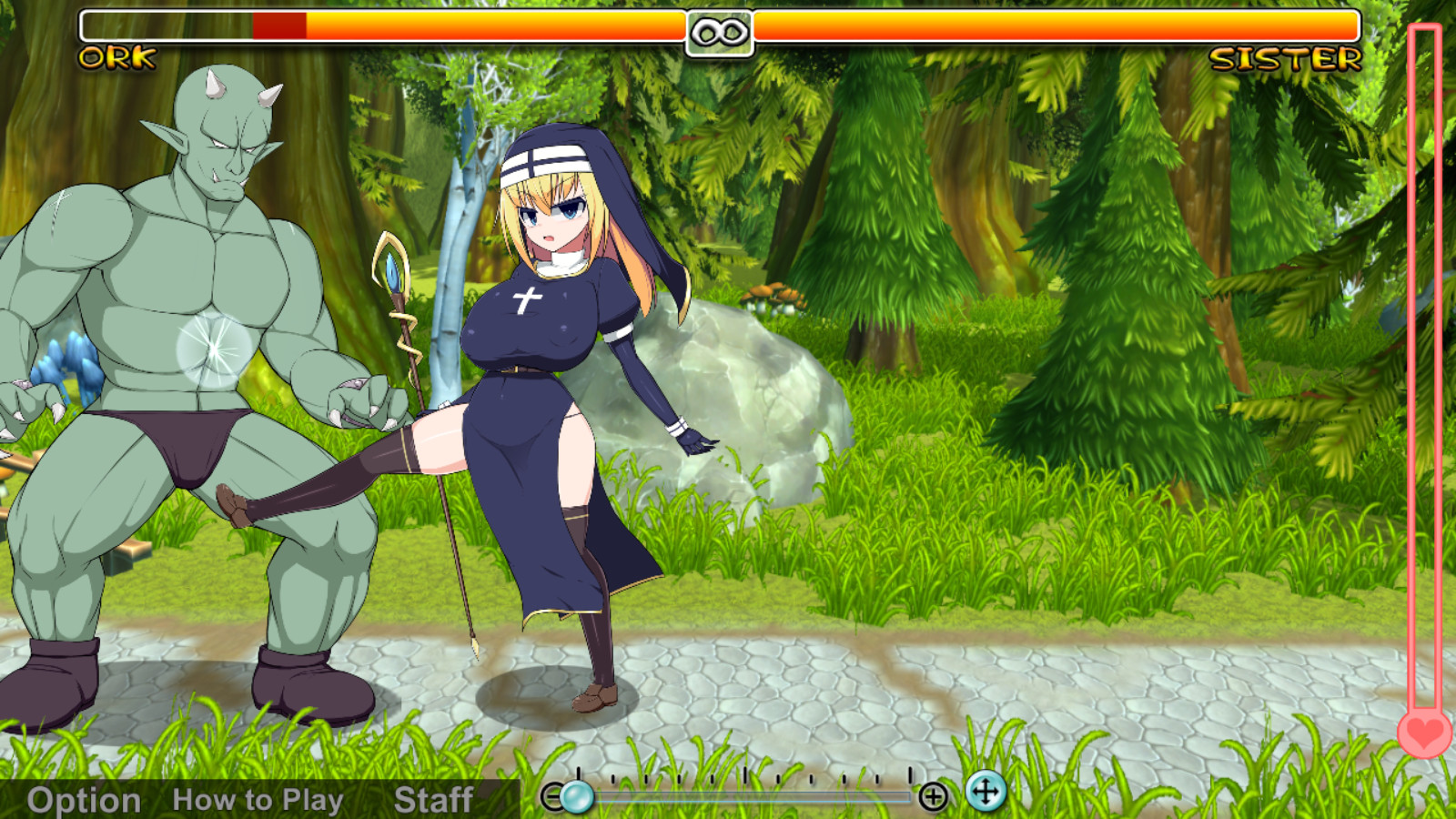
Task: Click the tallest tick on the zoom scale
Action: pyautogui.click(x=745, y=775)
